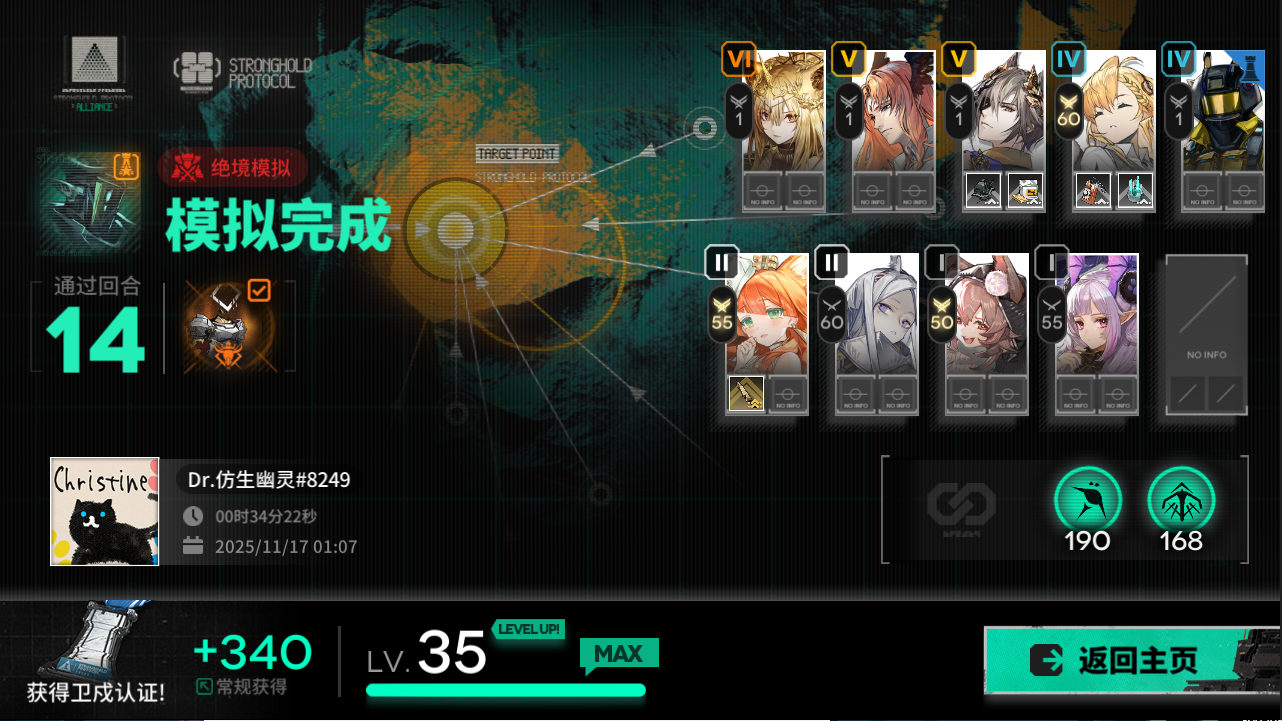Select the orange-haired green-eyed operator card
The width and height of the screenshot is (1282, 721).
(x=767, y=315)
